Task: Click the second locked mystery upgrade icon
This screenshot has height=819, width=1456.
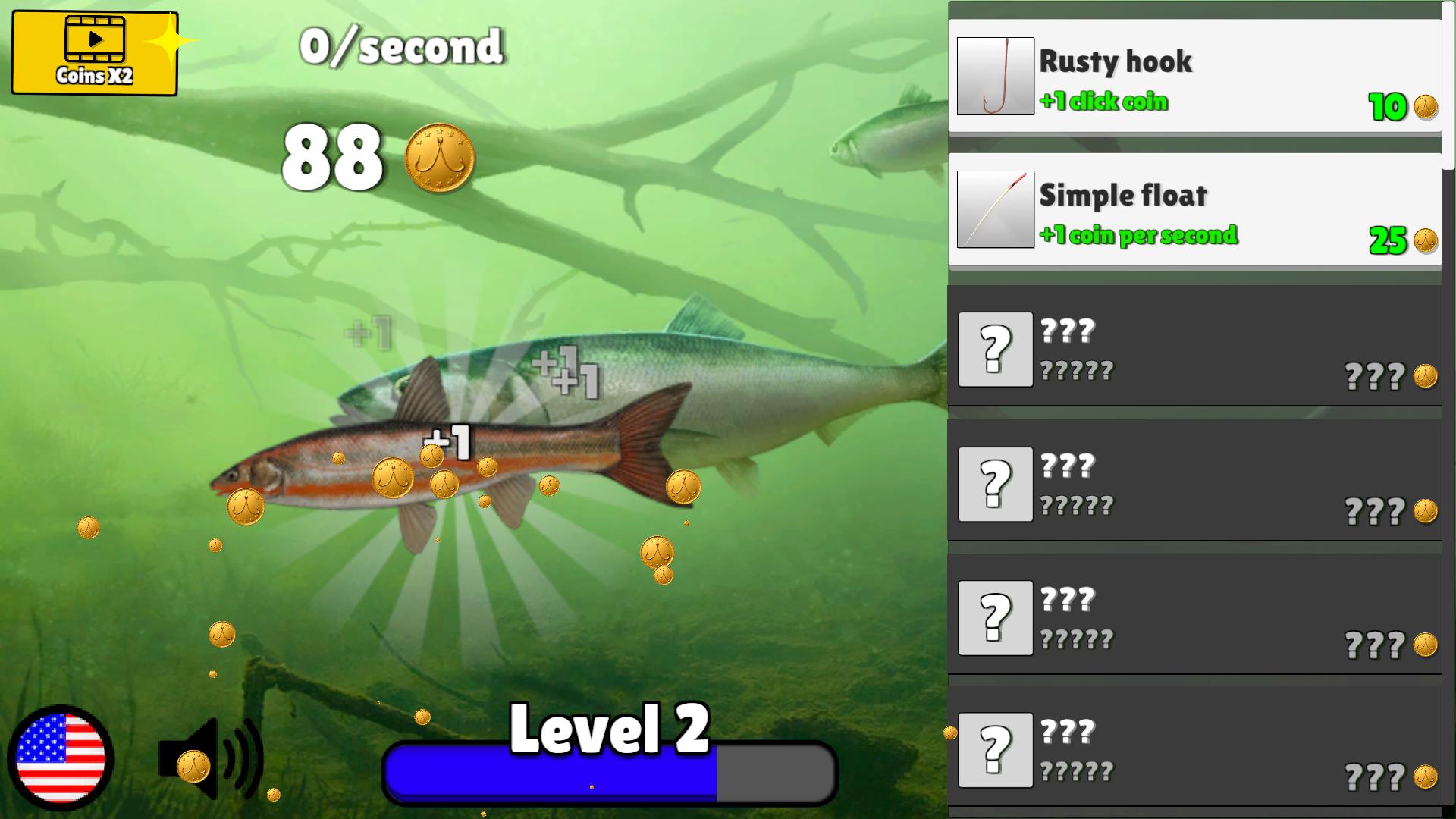Action: tap(996, 484)
